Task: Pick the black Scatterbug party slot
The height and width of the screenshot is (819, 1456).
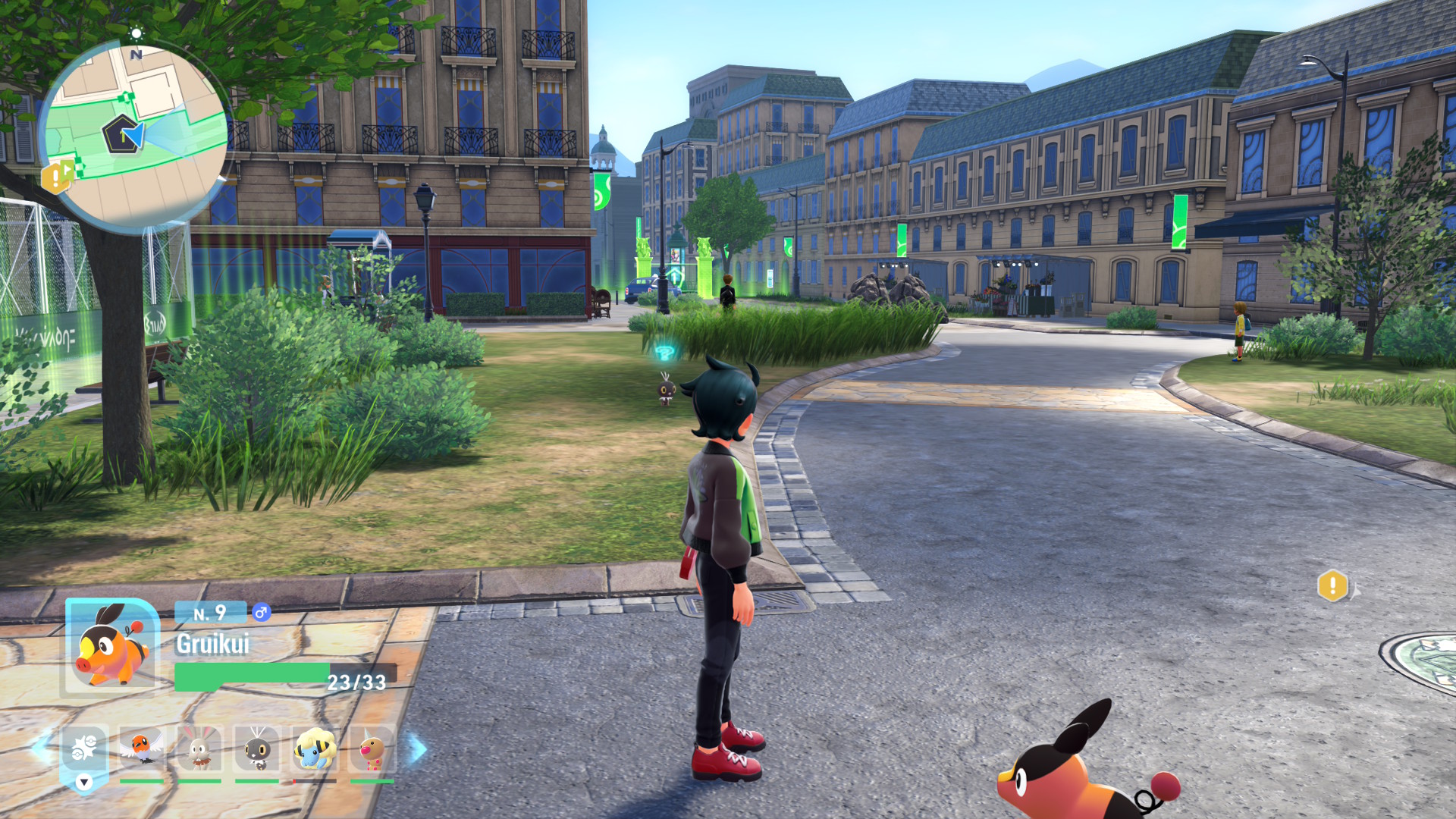Action: point(257,748)
